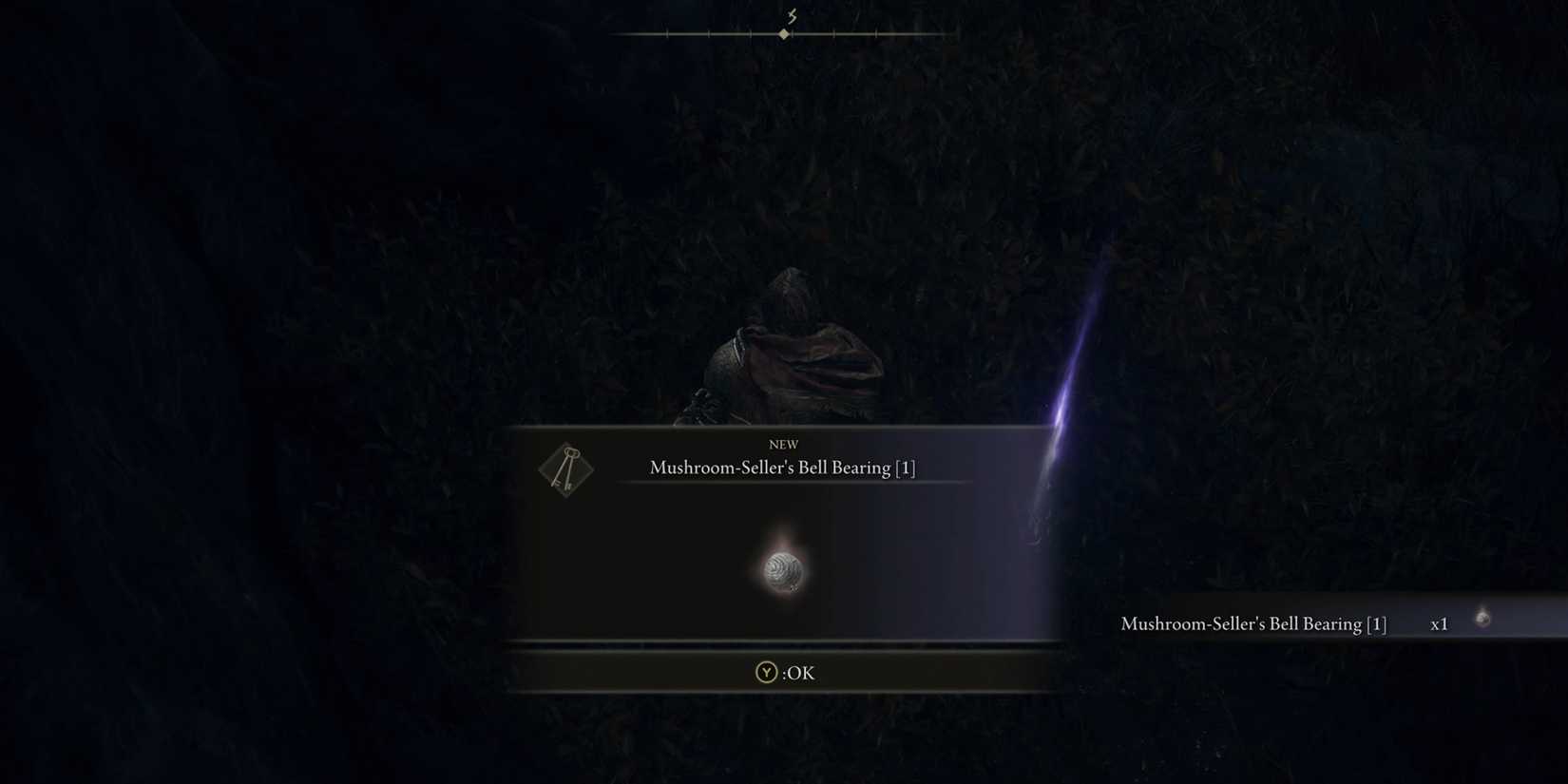Image resolution: width=1568 pixels, height=784 pixels.
Task: Click the key icon in the item dialog
Action: tap(565, 468)
